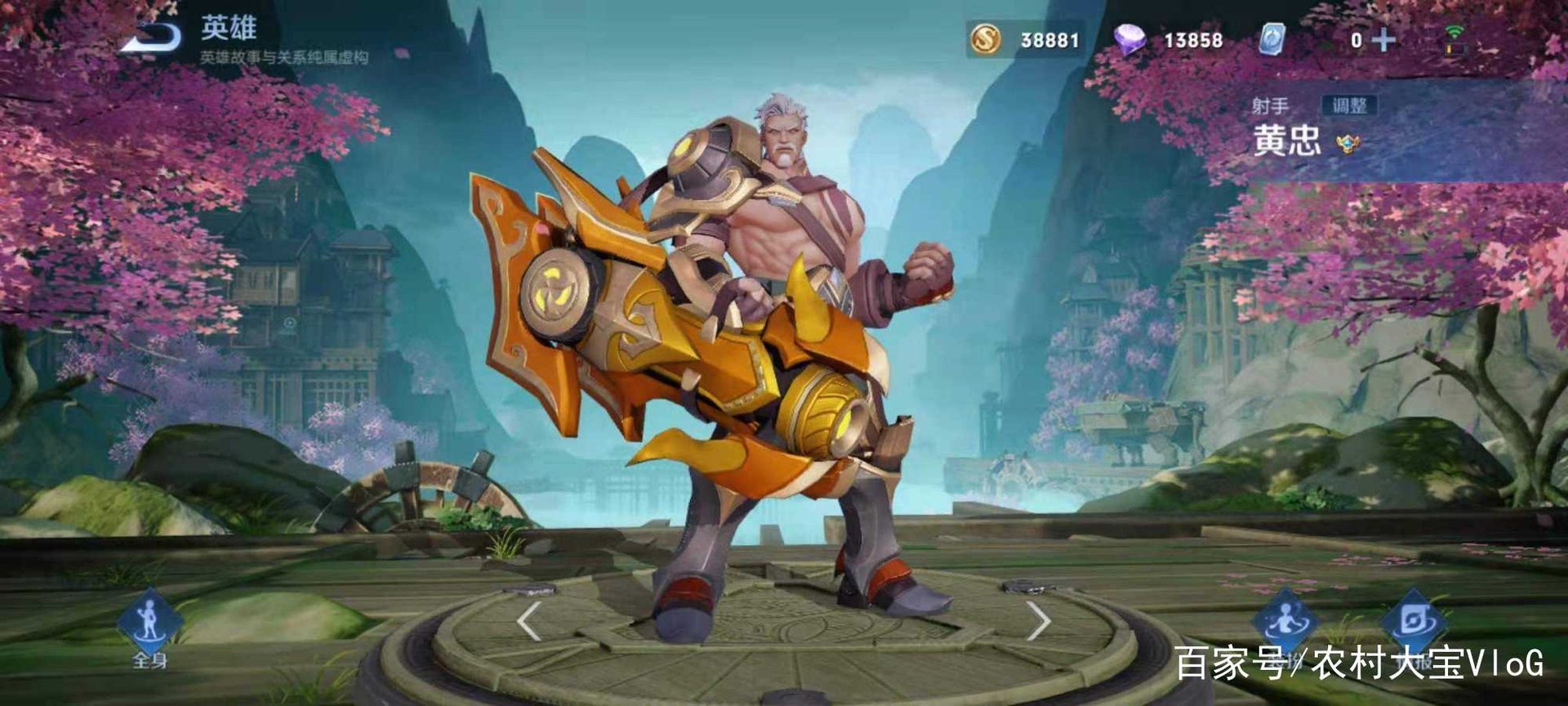
Task: Click the 调整 adjust button
Action: coord(1348,105)
